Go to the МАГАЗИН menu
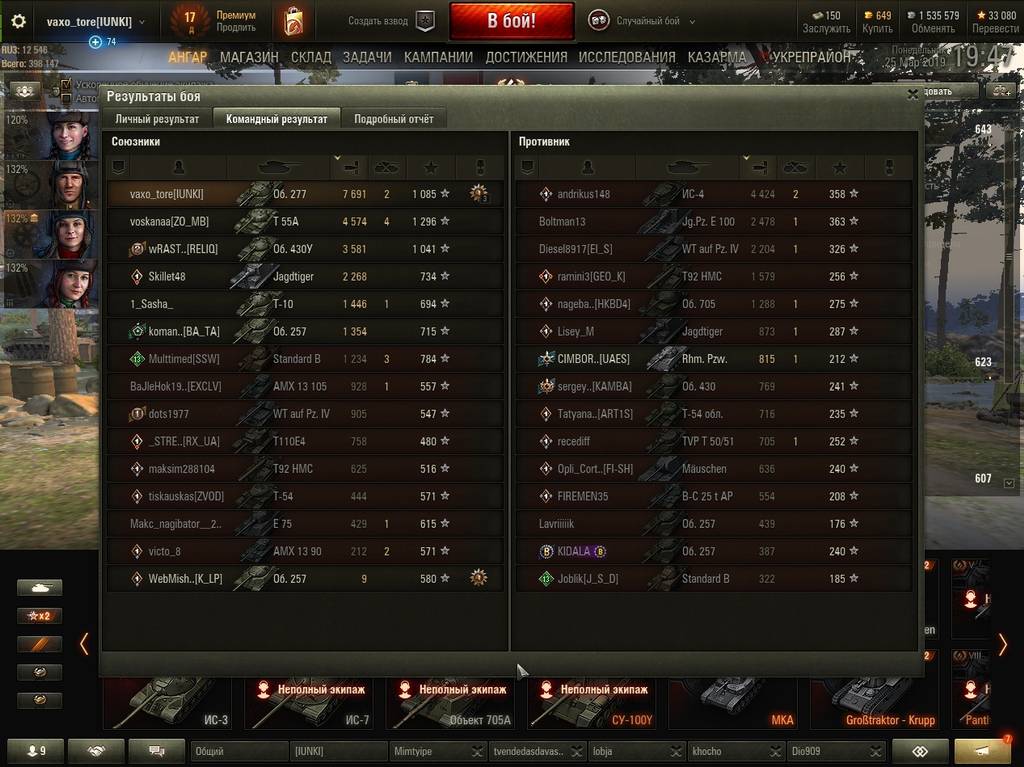This screenshot has width=1024, height=767. pyautogui.click(x=249, y=57)
